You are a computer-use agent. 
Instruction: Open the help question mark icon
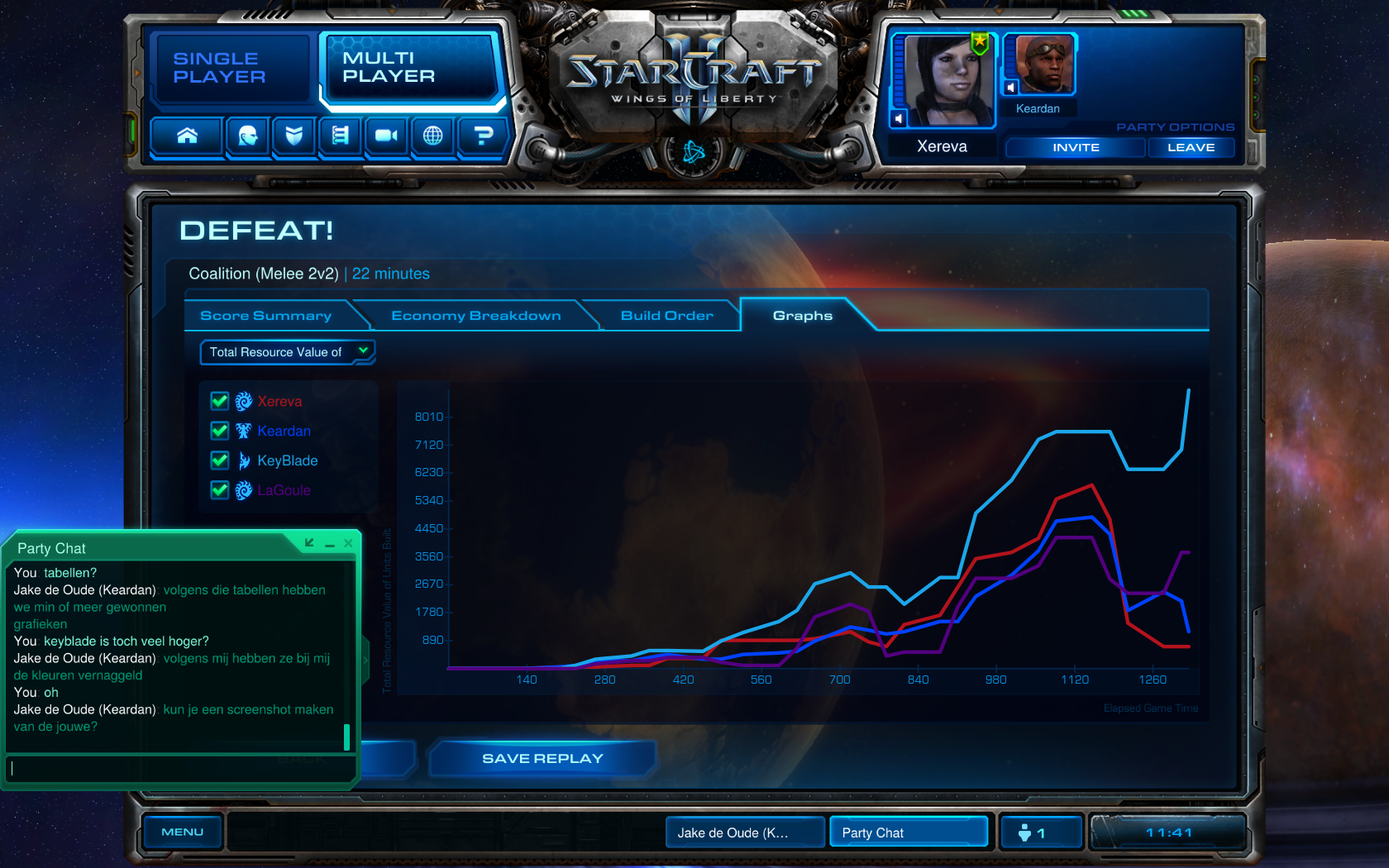point(483,136)
